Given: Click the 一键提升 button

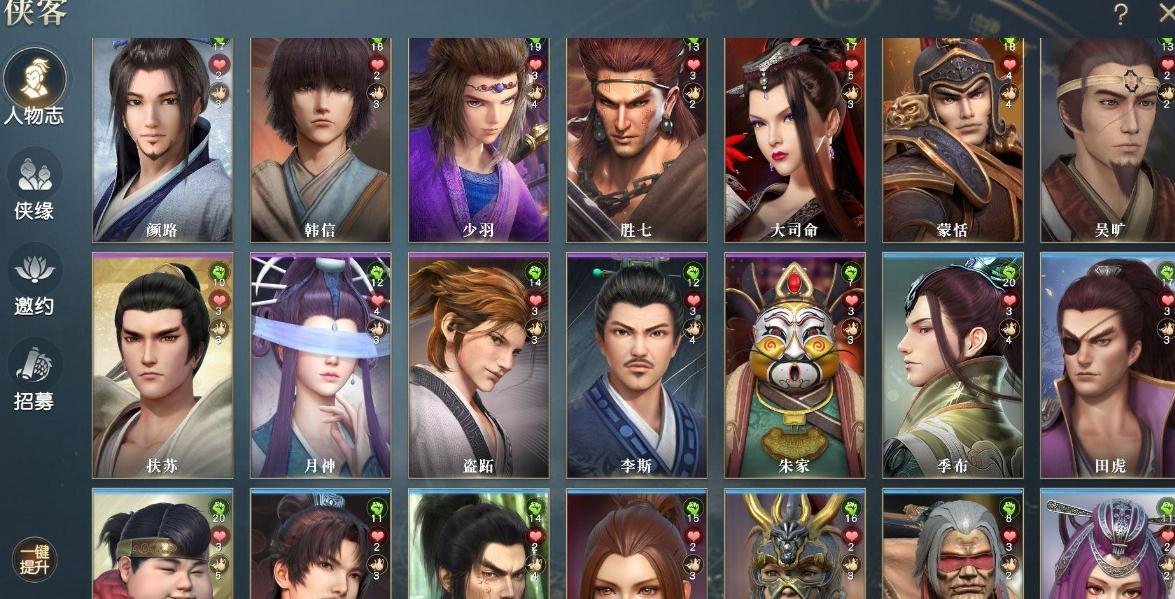Looking at the screenshot, I should [x=34, y=560].
